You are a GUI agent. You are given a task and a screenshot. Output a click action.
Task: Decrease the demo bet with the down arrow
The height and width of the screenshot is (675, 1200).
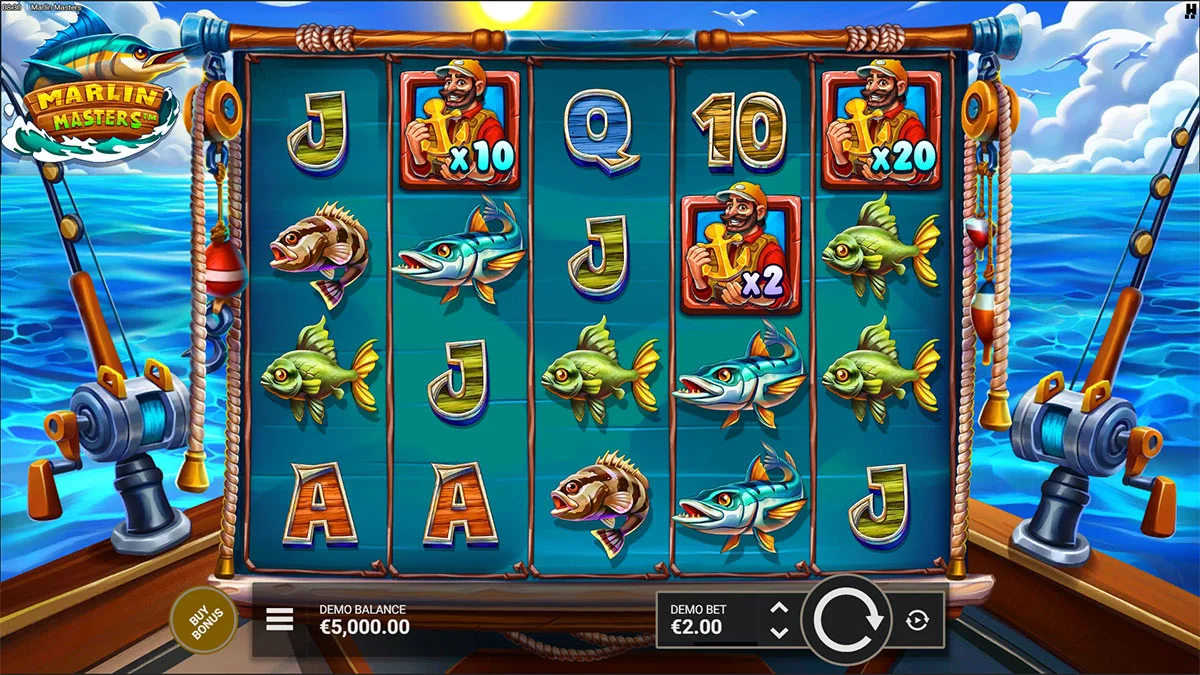tap(780, 632)
